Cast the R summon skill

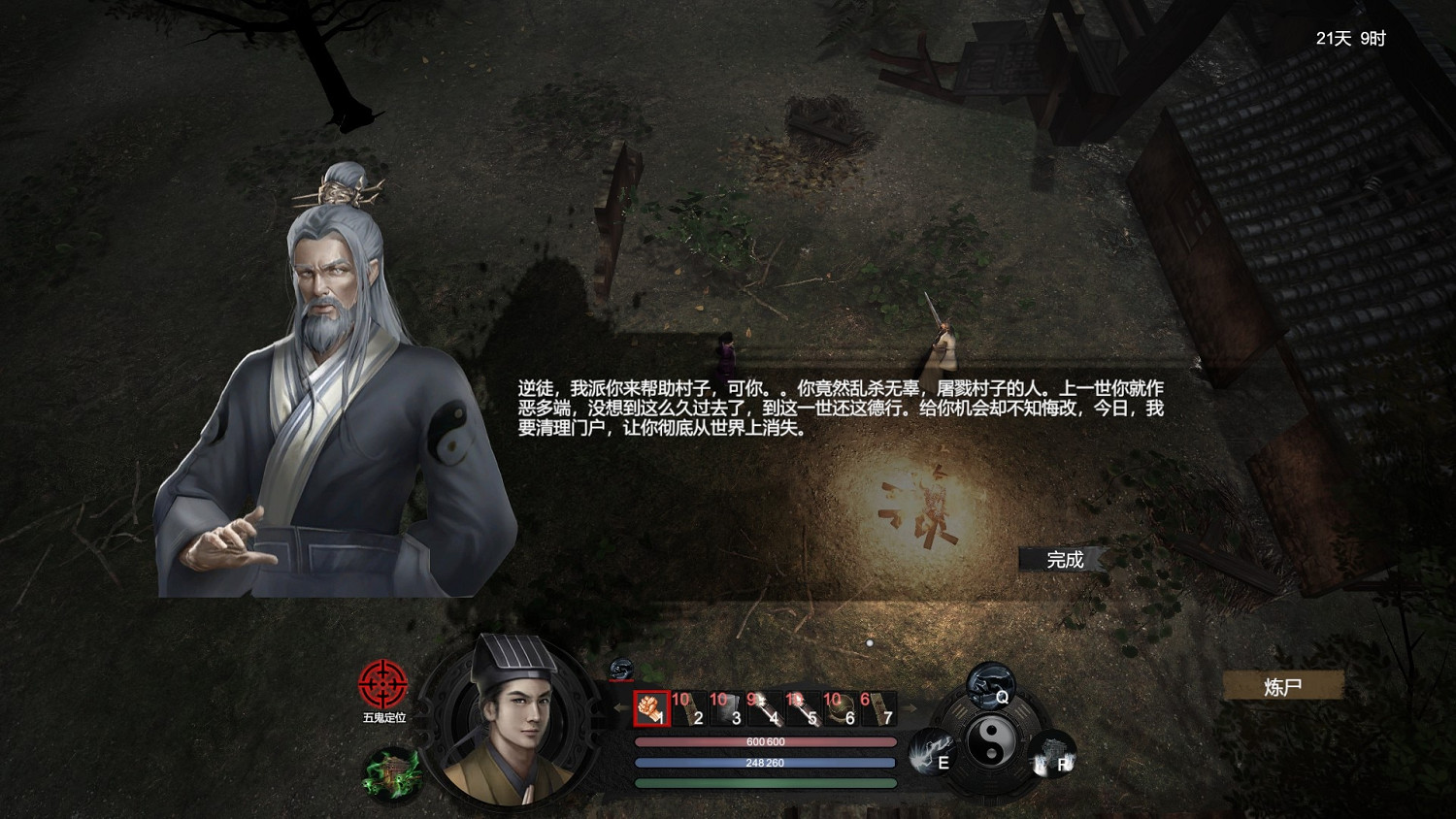pos(1054,757)
